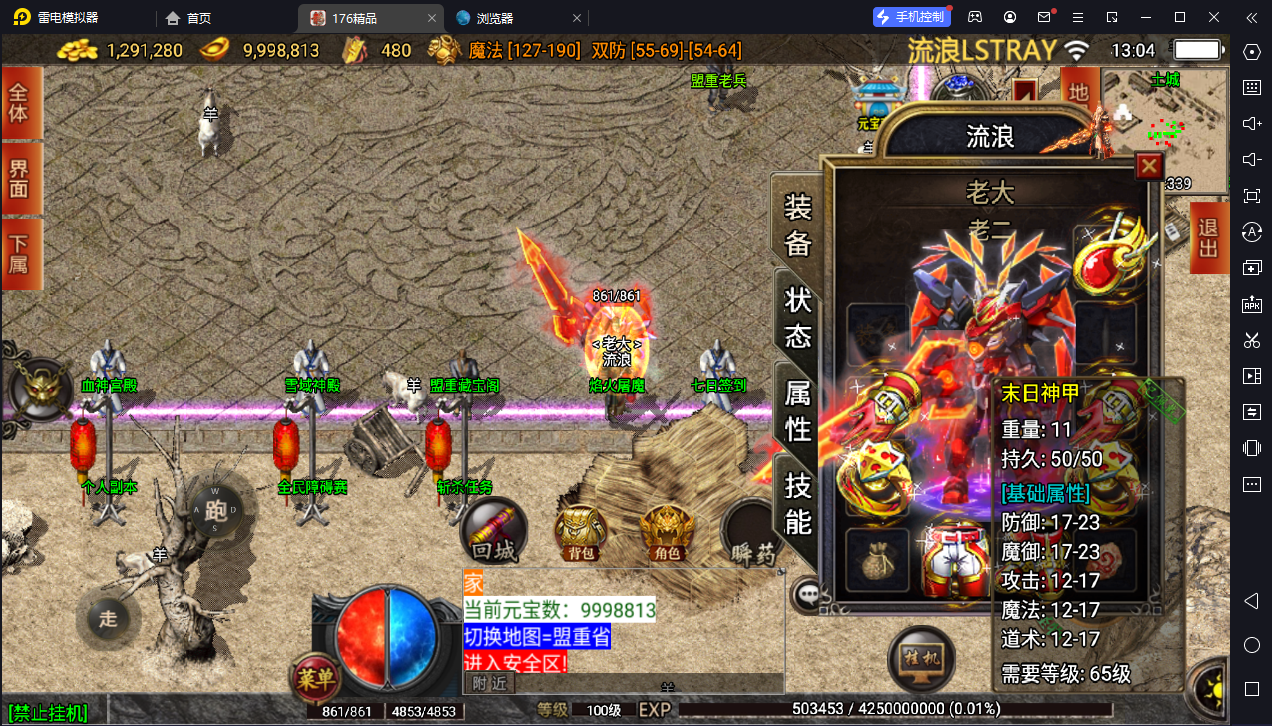Viewport: 1272px width, 726px height.
Task: Click the red 退出 exit button
Action: tap(1208, 237)
